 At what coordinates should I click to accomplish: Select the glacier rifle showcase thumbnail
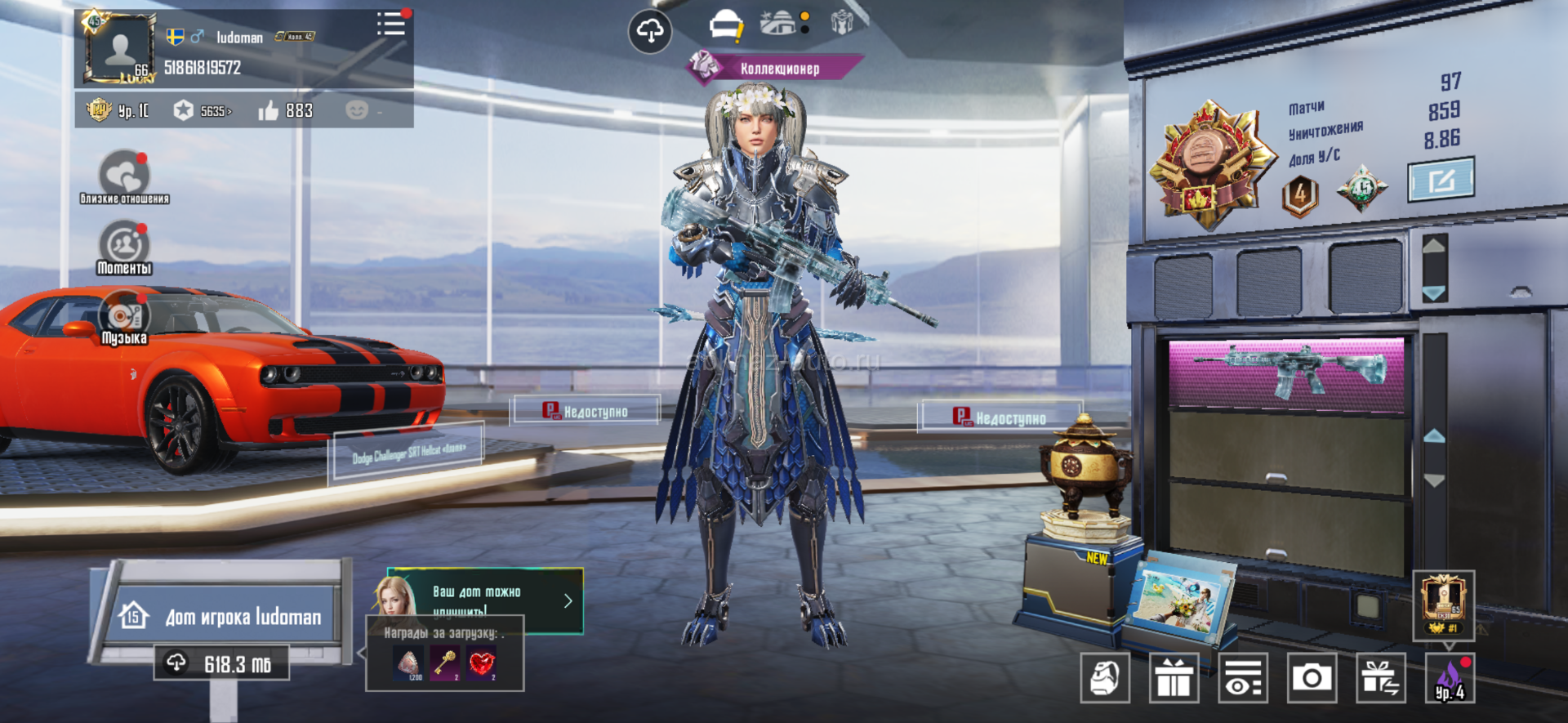(x=1287, y=371)
